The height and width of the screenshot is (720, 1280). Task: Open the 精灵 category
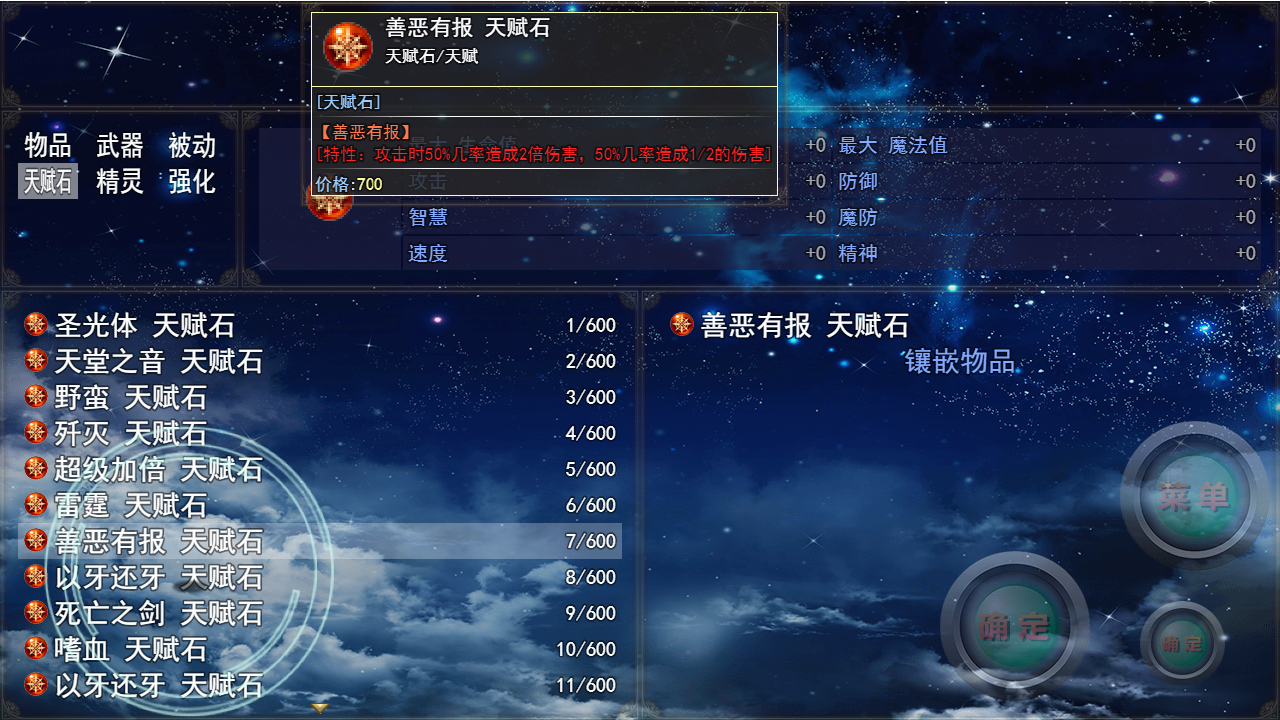(119, 182)
